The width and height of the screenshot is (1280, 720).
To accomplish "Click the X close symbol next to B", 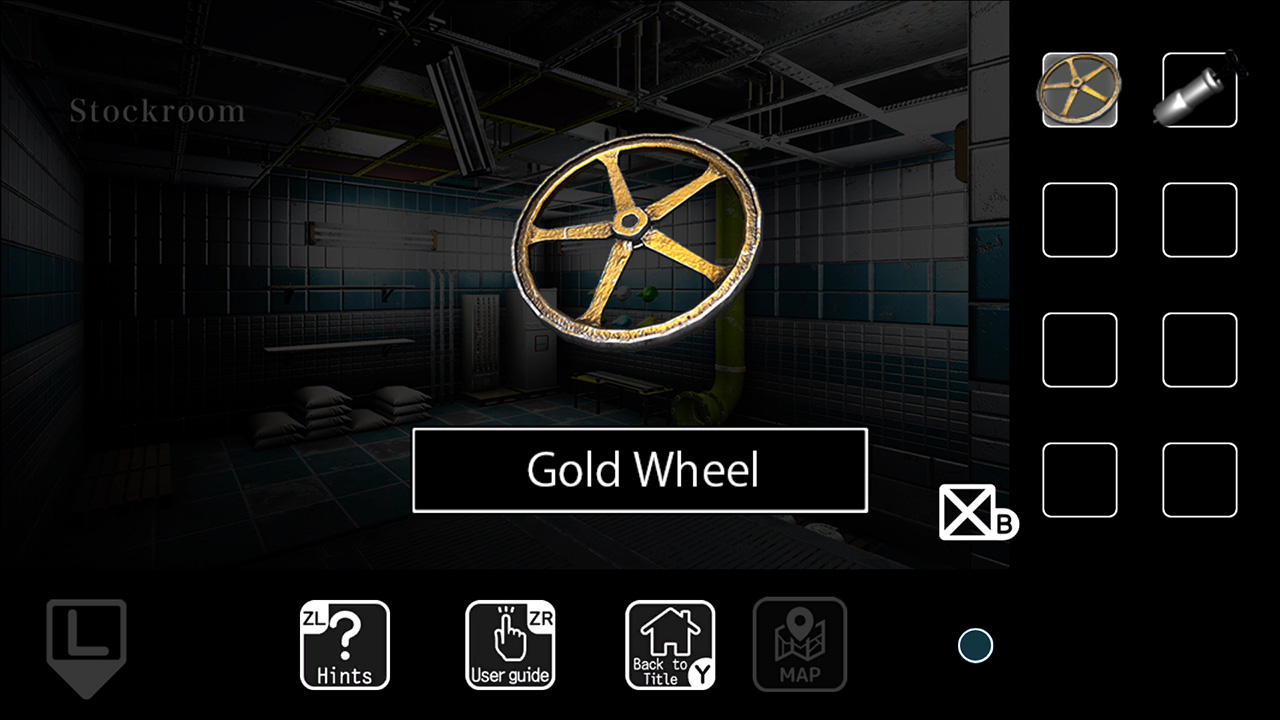I will tap(966, 512).
